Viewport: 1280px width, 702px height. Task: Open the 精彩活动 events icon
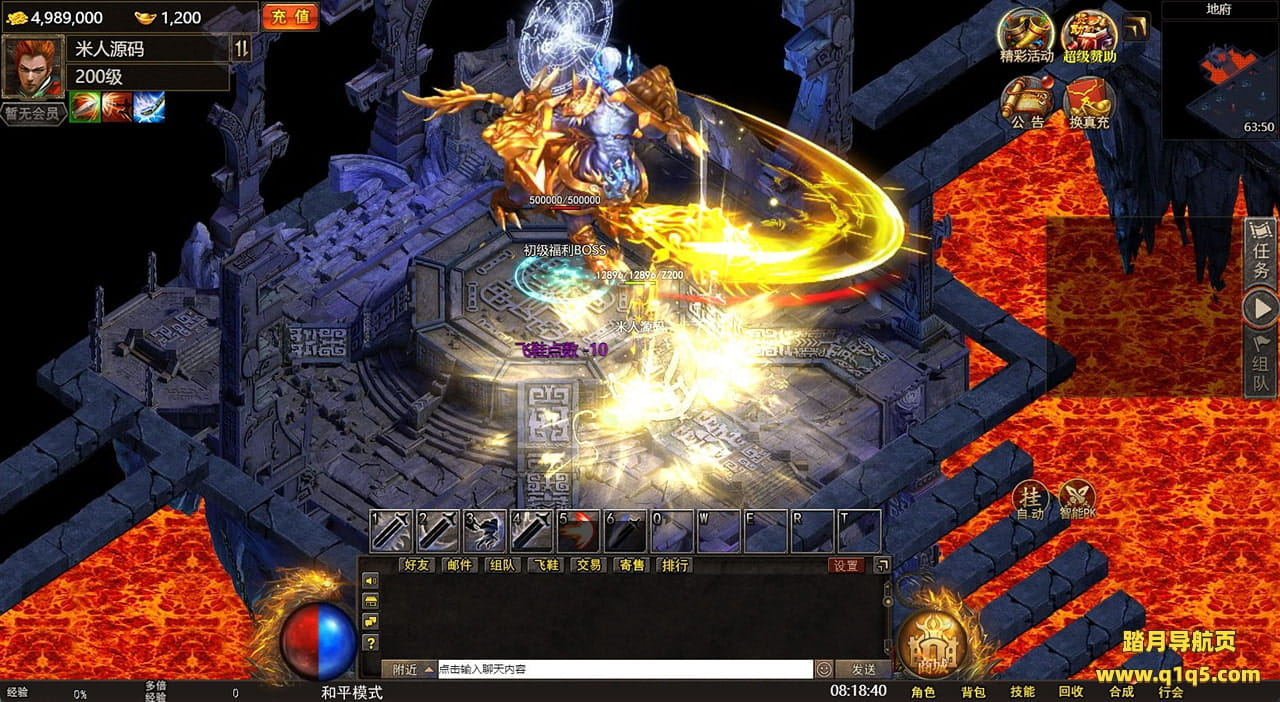pos(1026,35)
